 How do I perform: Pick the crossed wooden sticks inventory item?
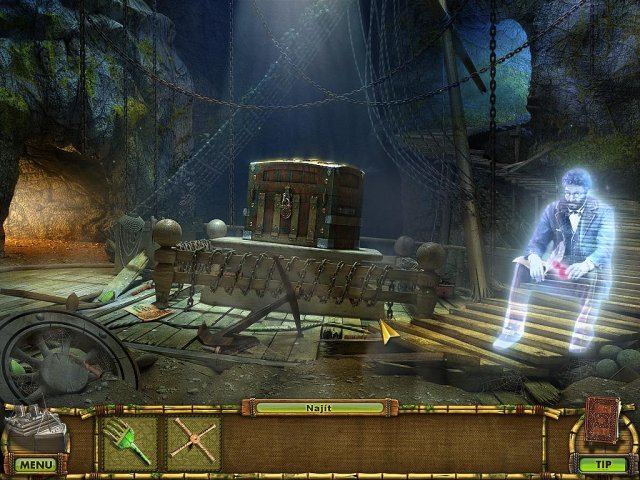pos(191,441)
